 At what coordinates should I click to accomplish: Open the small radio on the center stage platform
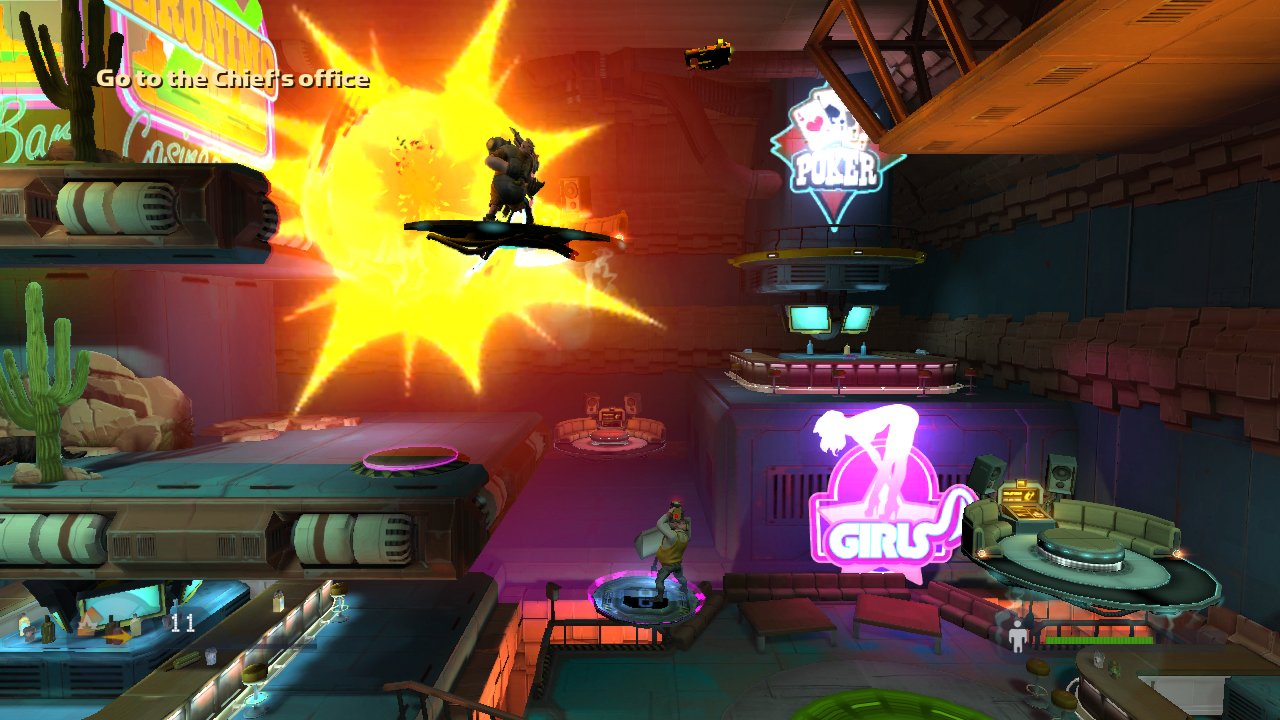tap(610, 418)
